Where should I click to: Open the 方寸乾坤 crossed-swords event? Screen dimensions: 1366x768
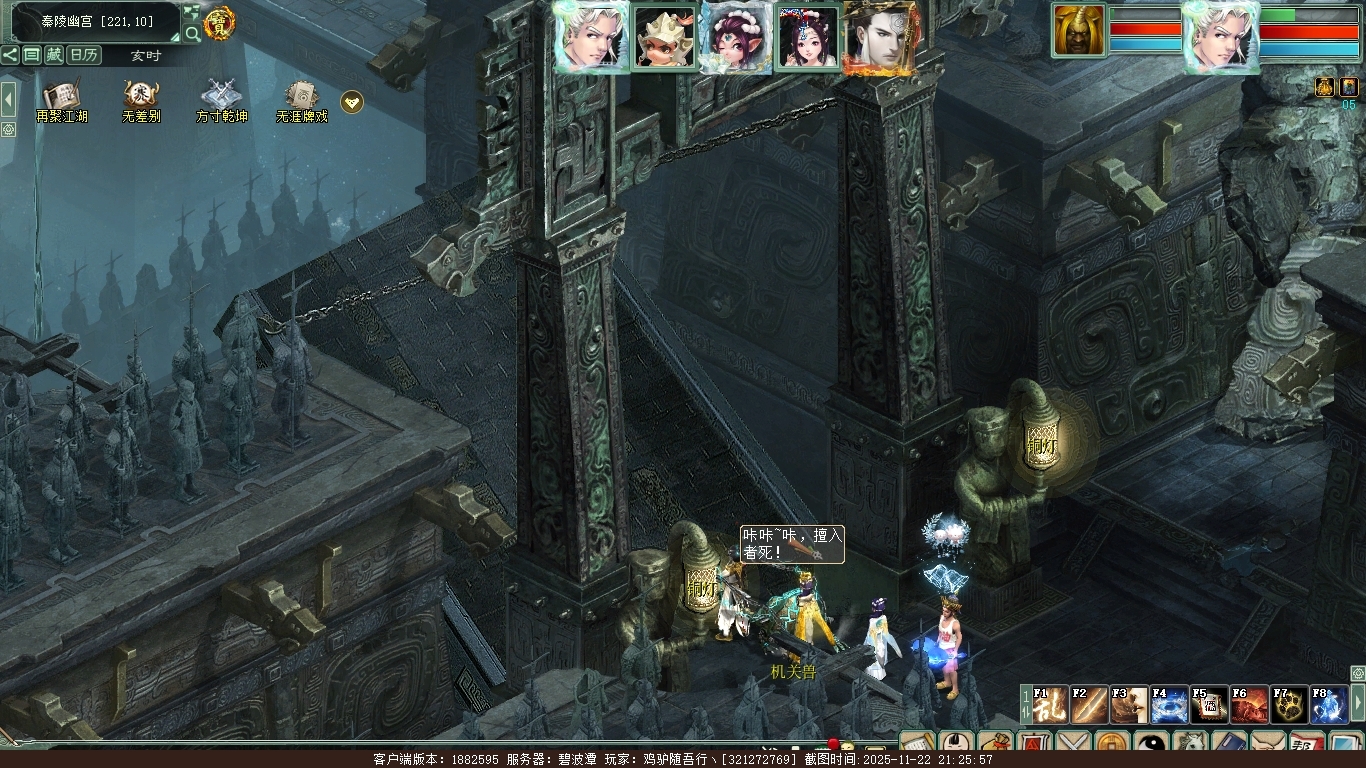[221, 97]
